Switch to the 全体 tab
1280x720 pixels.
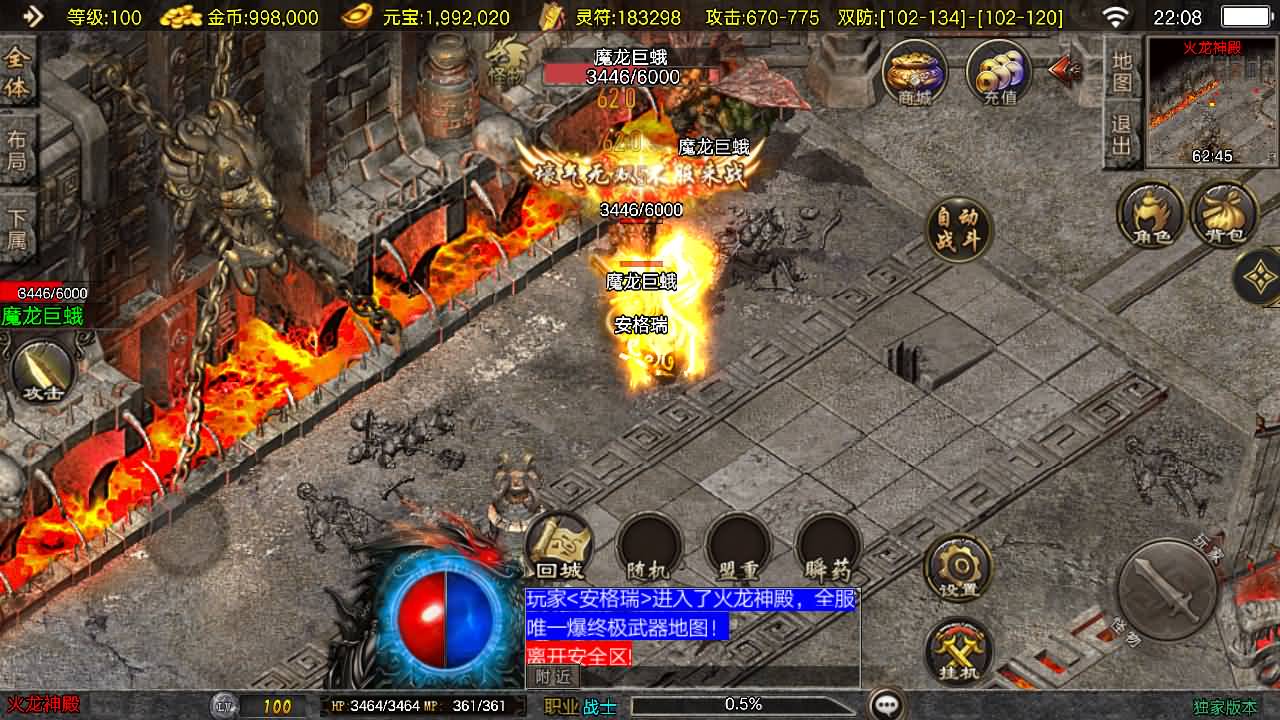17,72
